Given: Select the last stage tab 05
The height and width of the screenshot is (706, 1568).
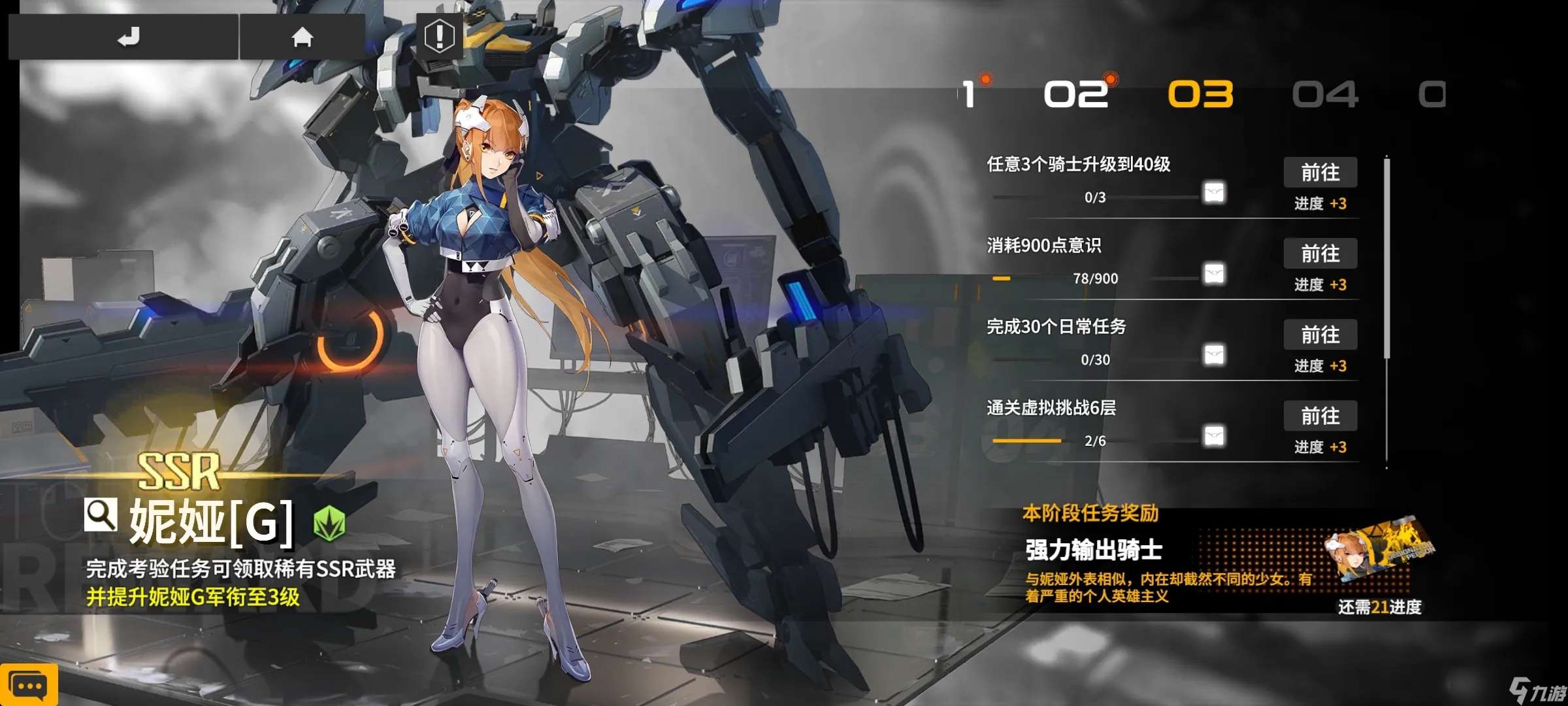Looking at the screenshot, I should click(1433, 94).
